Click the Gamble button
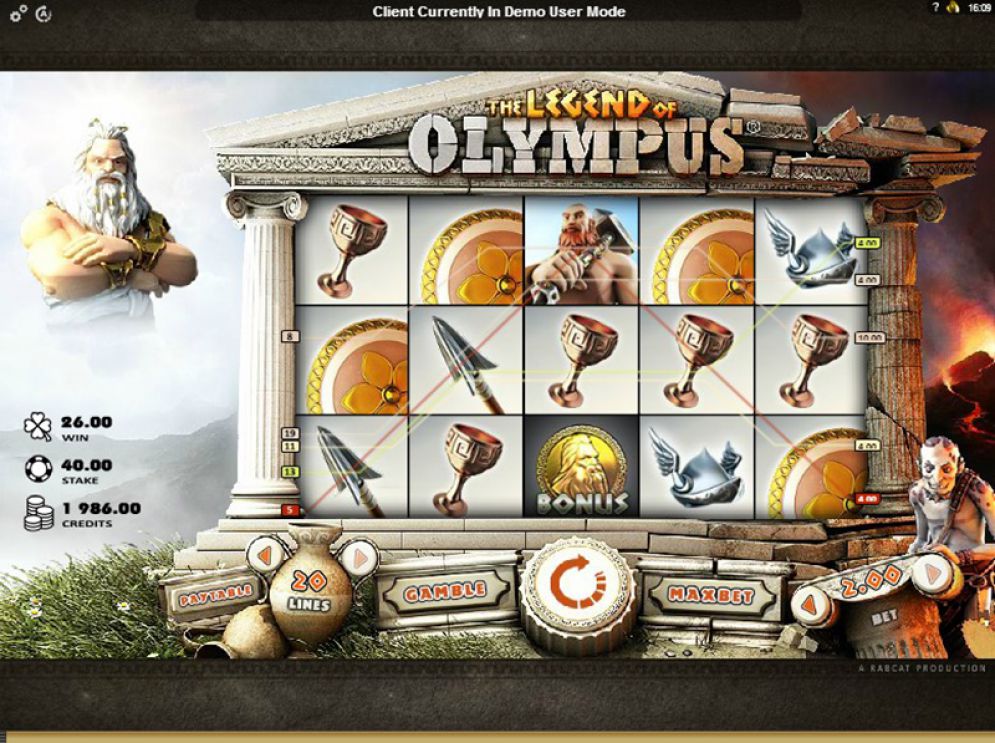 [445, 592]
